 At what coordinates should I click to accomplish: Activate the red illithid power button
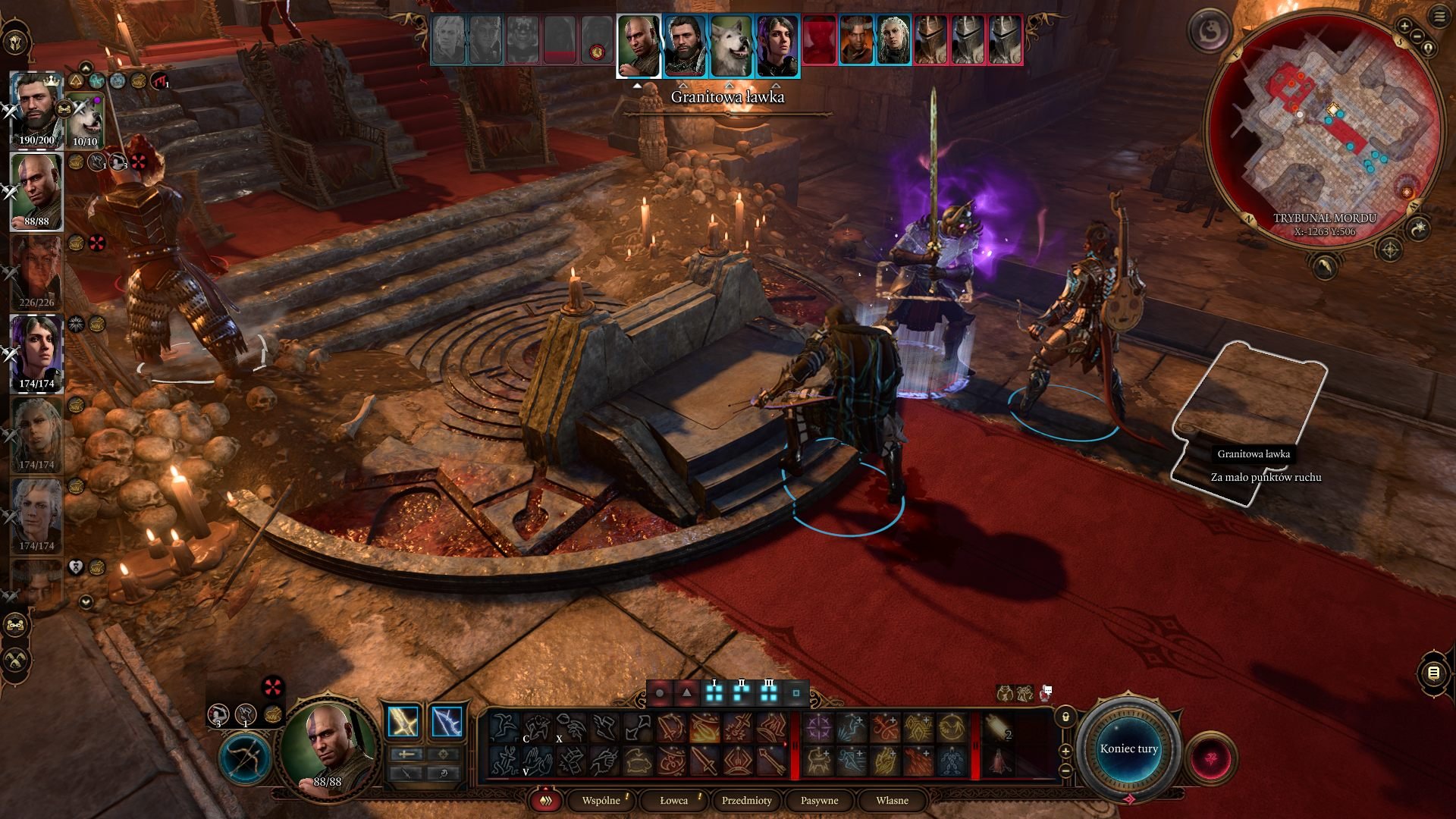tap(1210, 758)
